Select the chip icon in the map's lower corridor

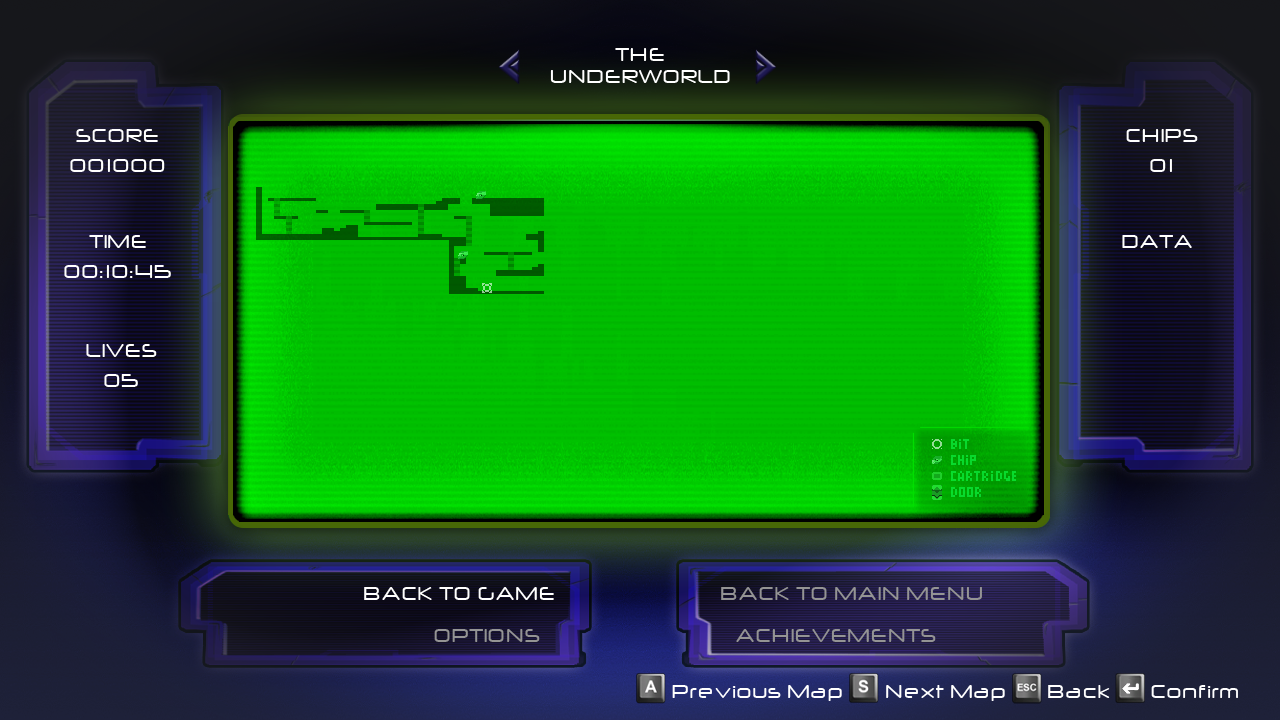pyautogui.click(x=462, y=255)
